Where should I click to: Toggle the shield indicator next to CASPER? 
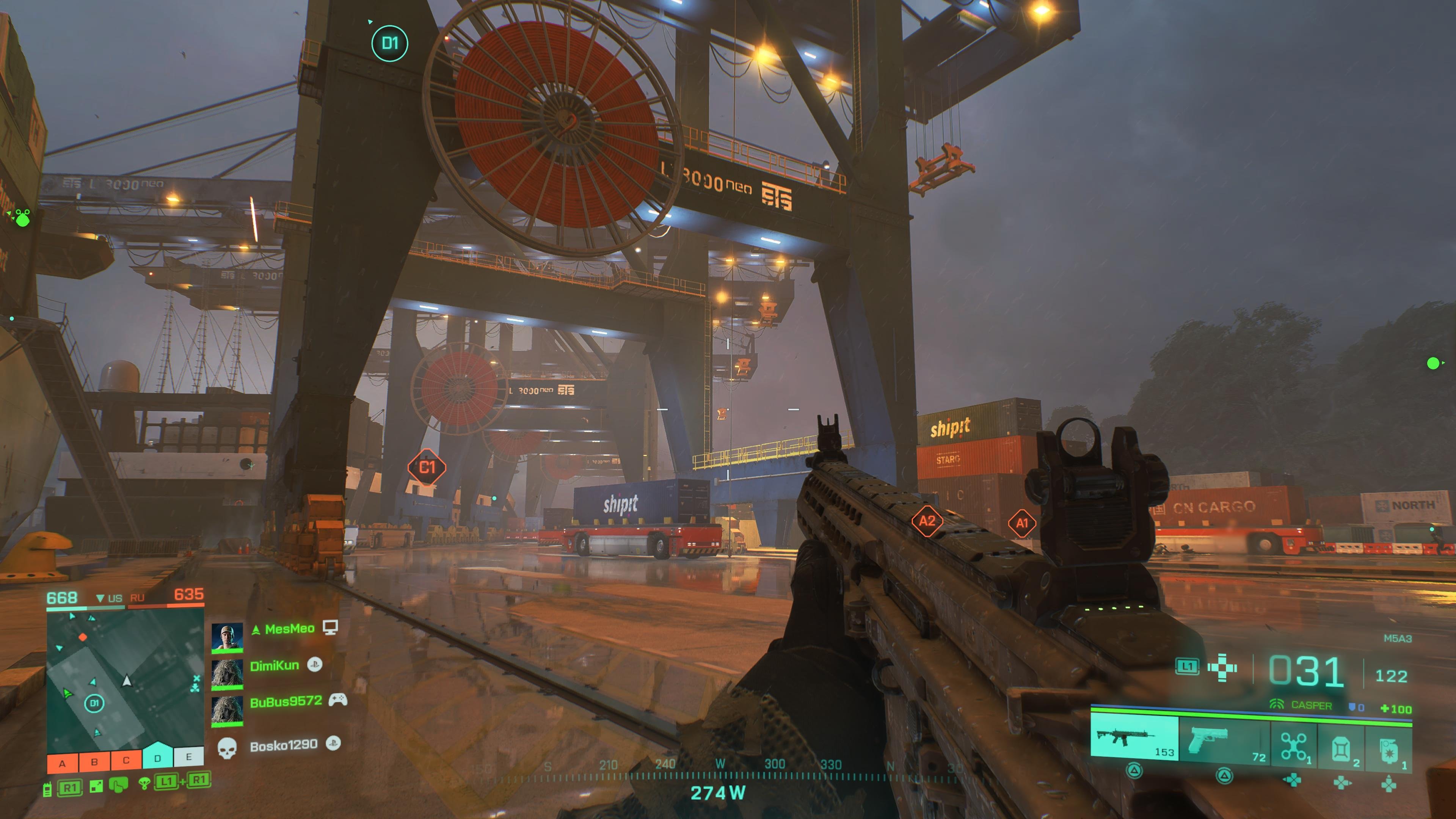point(1353,706)
